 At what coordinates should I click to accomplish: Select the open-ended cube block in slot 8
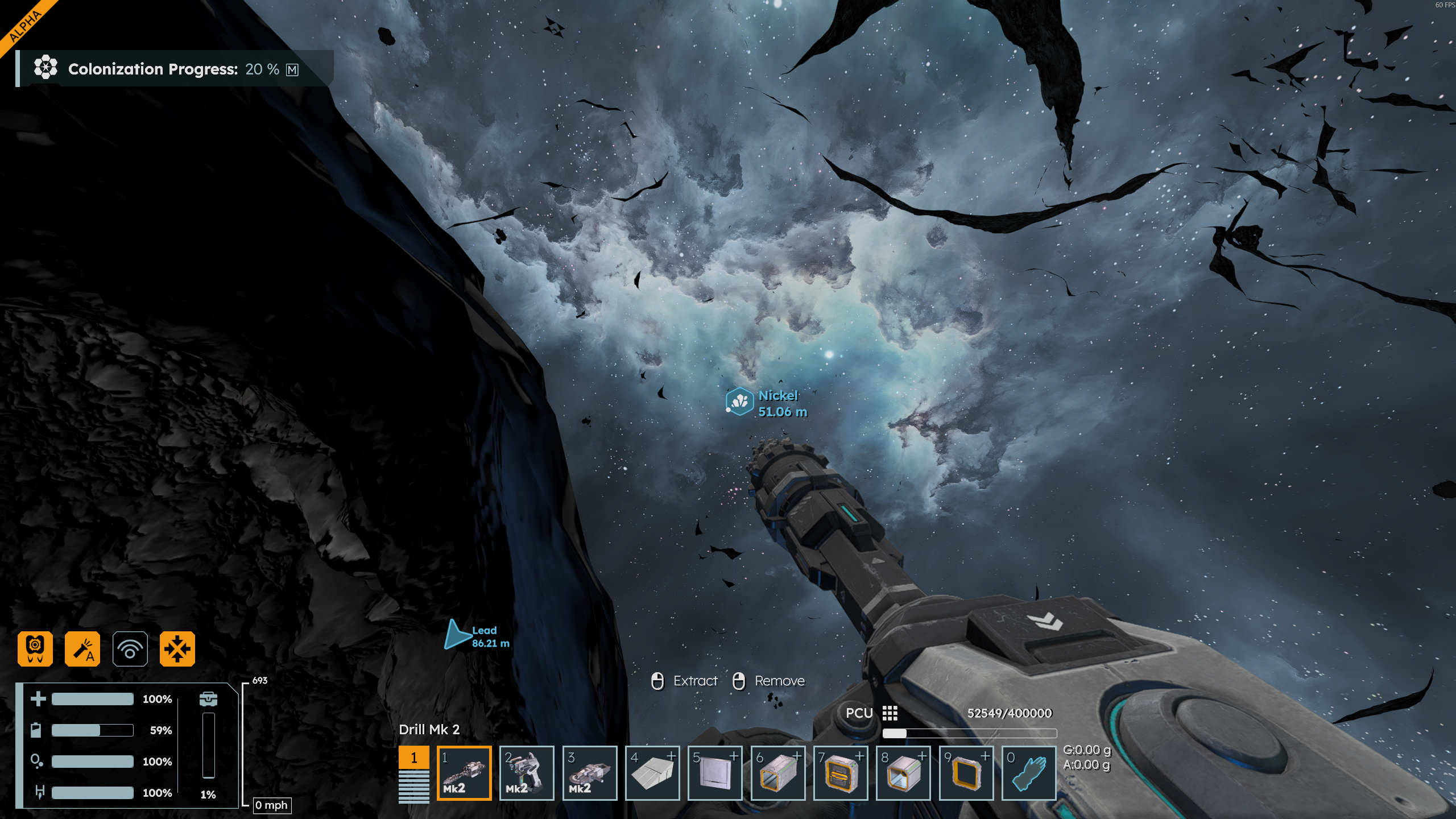pyautogui.click(x=903, y=772)
